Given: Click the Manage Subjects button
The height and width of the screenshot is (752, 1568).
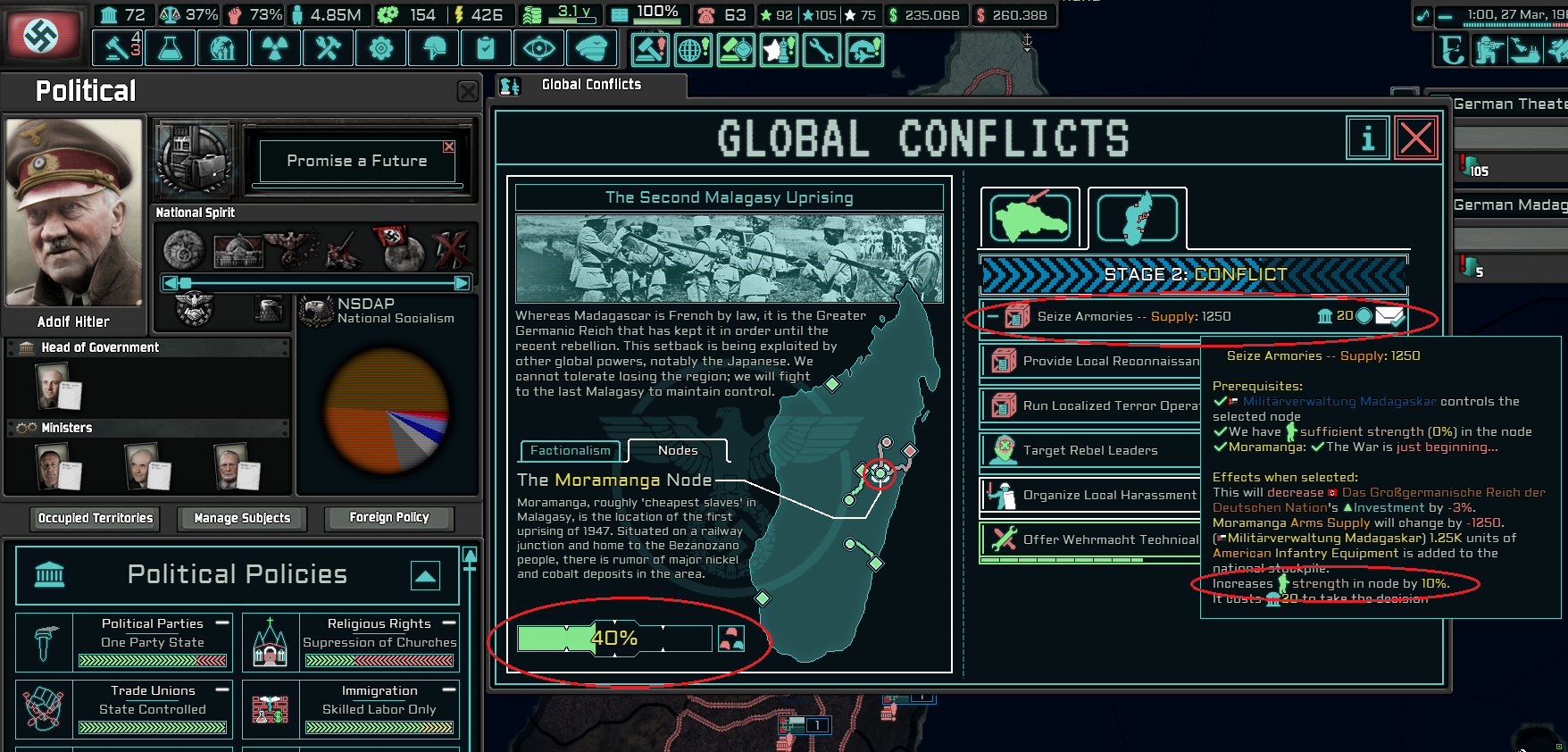Looking at the screenshot, I should tap(241, 519).
